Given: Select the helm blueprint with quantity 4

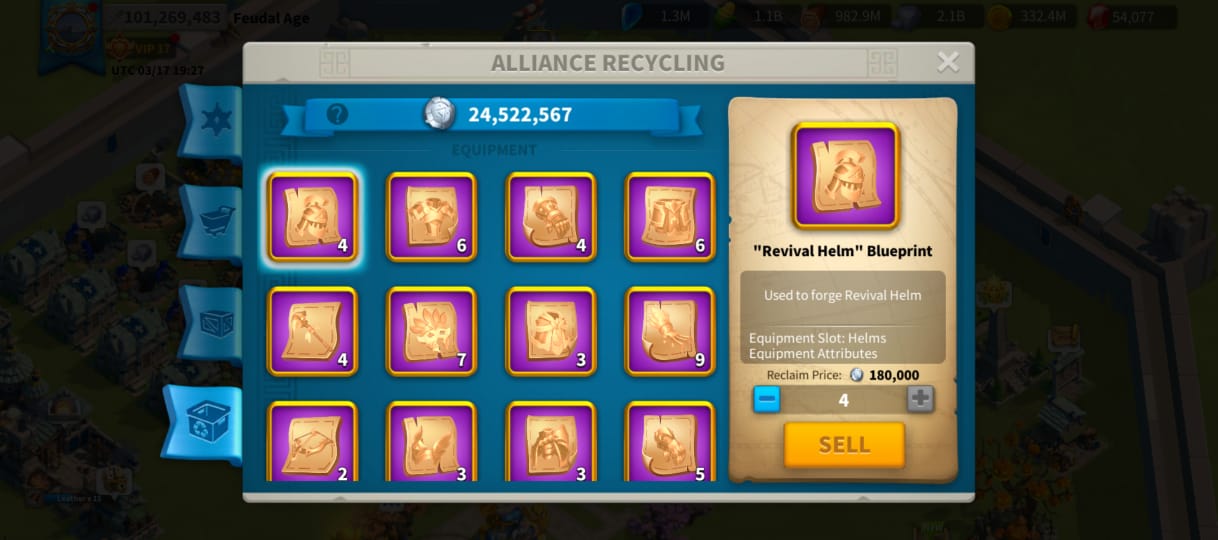Looking at the screenshot, I should [313, 217].
